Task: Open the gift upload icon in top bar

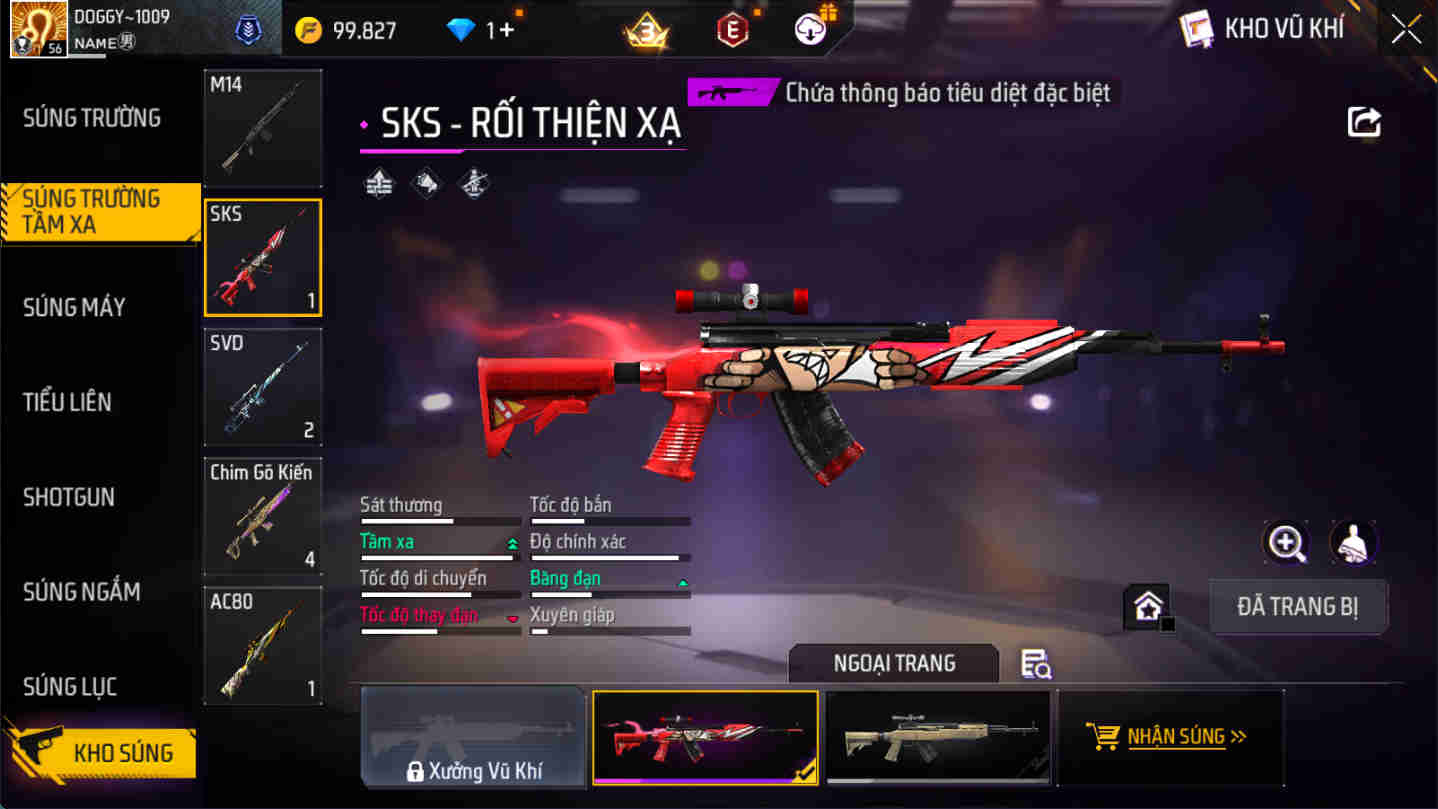Action: click(810, 29)
